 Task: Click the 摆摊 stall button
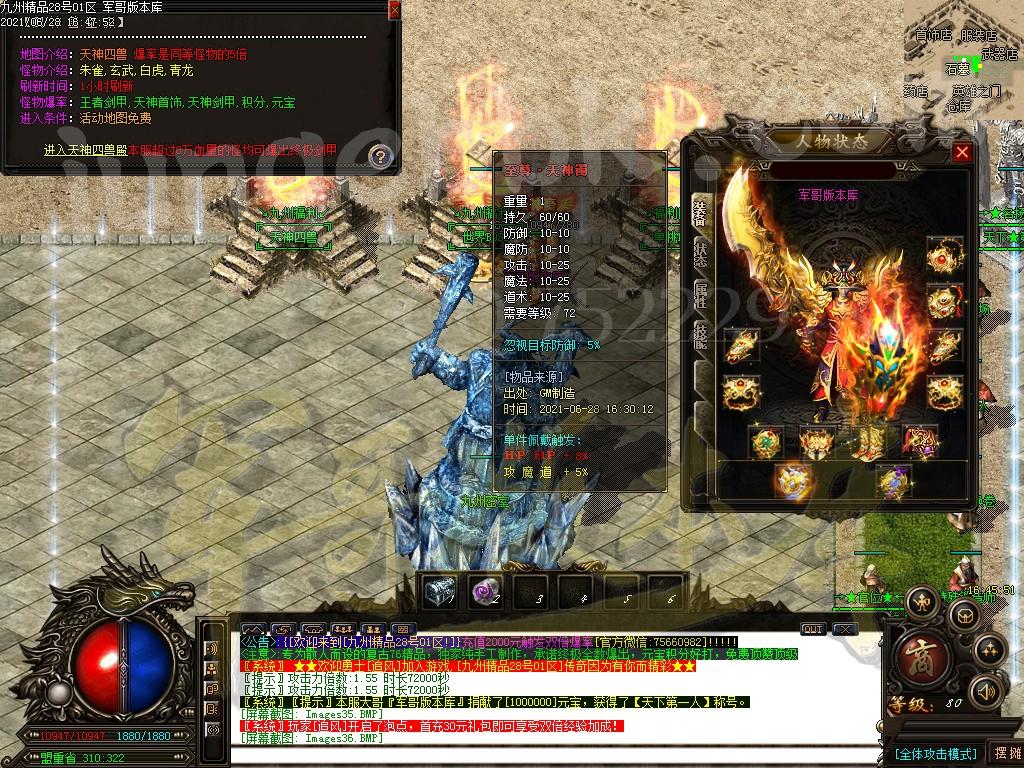[x=1004, y=753]
